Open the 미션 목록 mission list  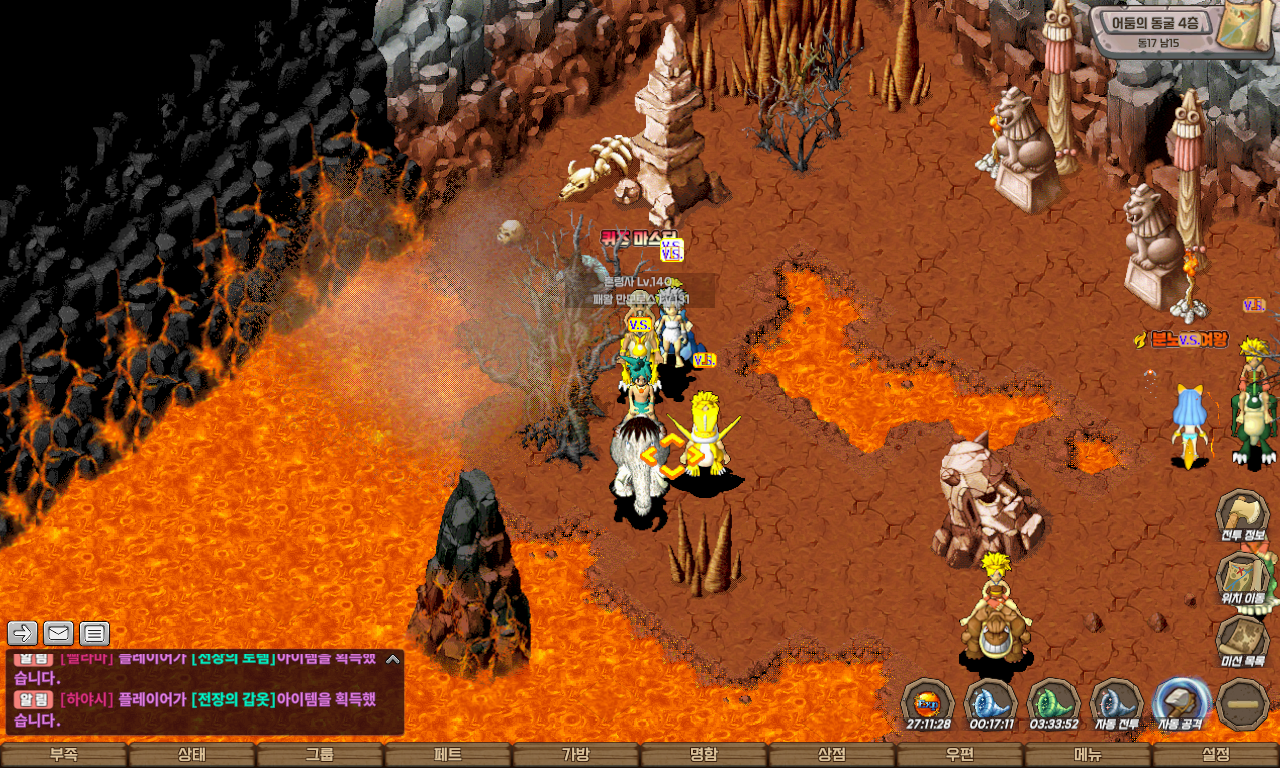click(x=1242, y=642)
